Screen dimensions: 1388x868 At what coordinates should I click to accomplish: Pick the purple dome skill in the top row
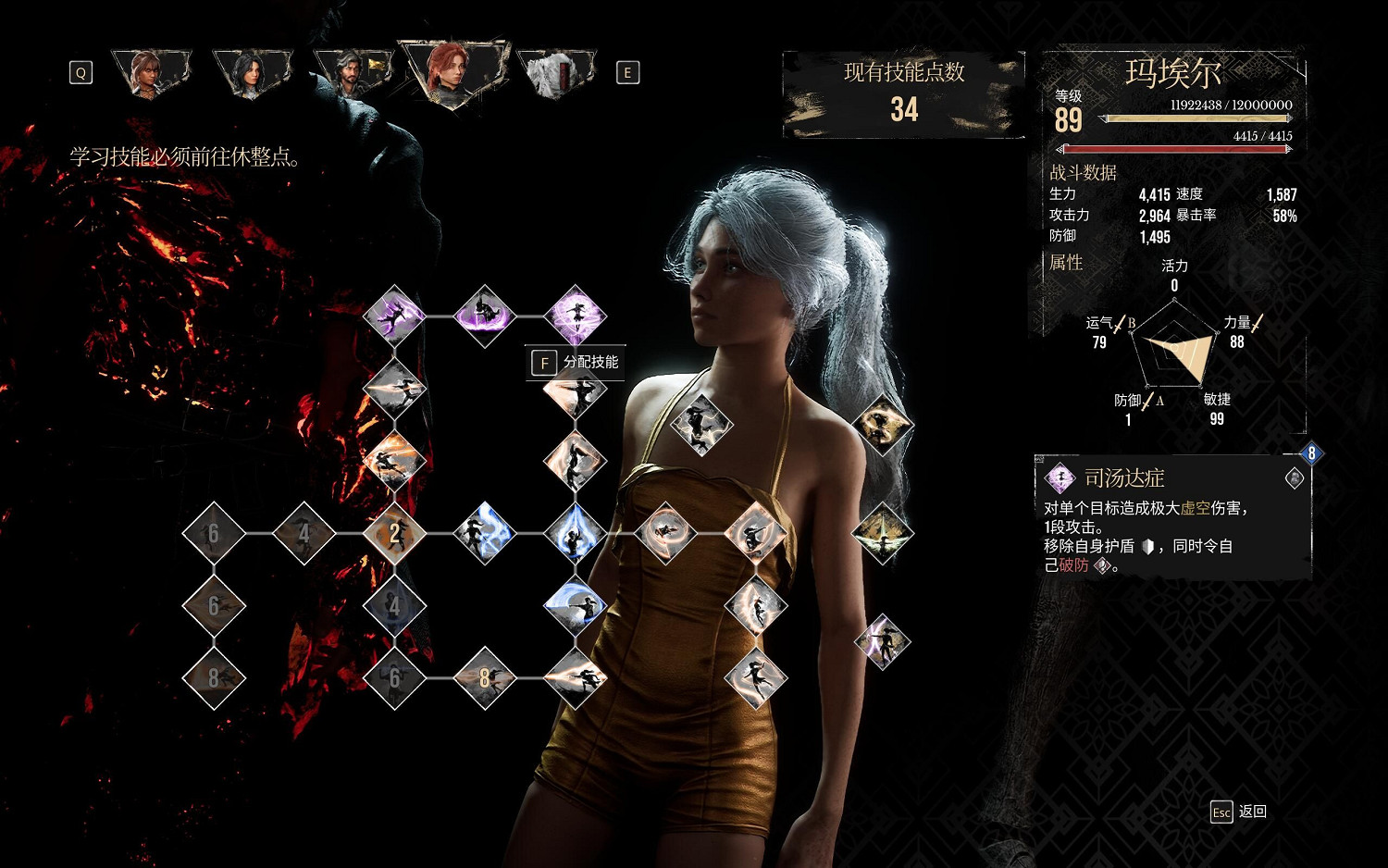[x=484, y=316]
